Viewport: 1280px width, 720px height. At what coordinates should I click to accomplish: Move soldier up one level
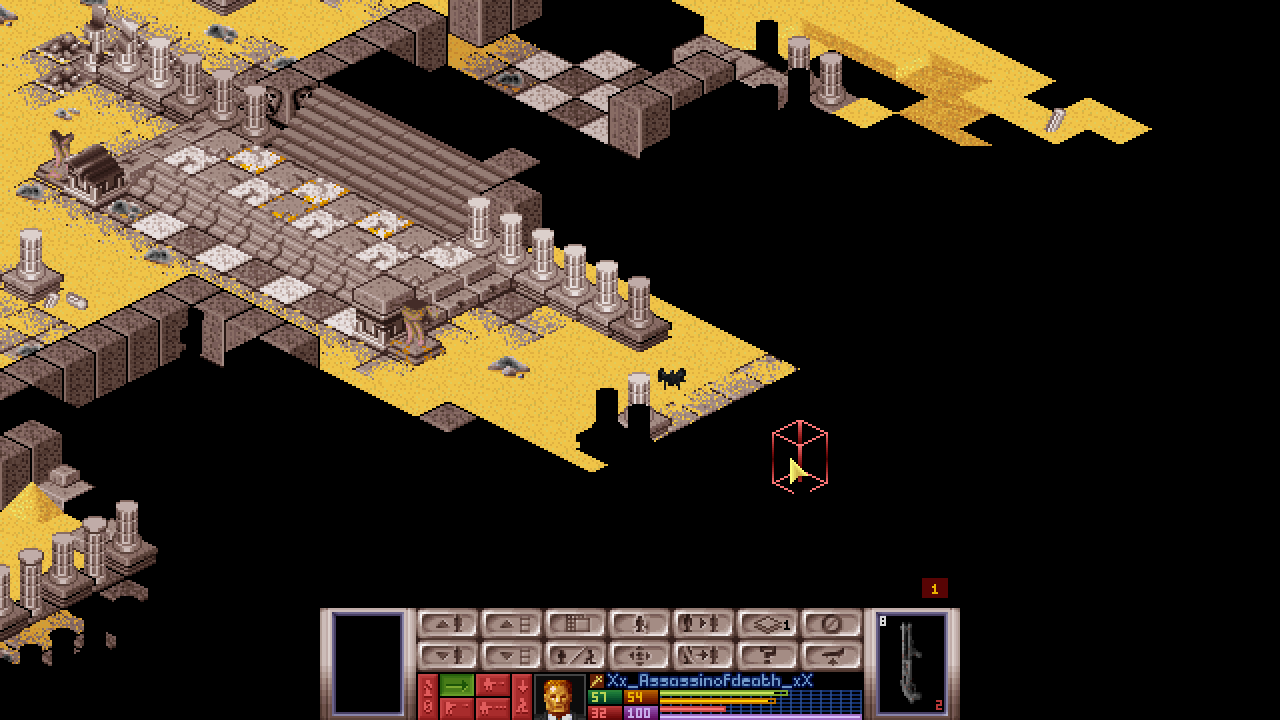pyautogui.click(x=448, y=624)
